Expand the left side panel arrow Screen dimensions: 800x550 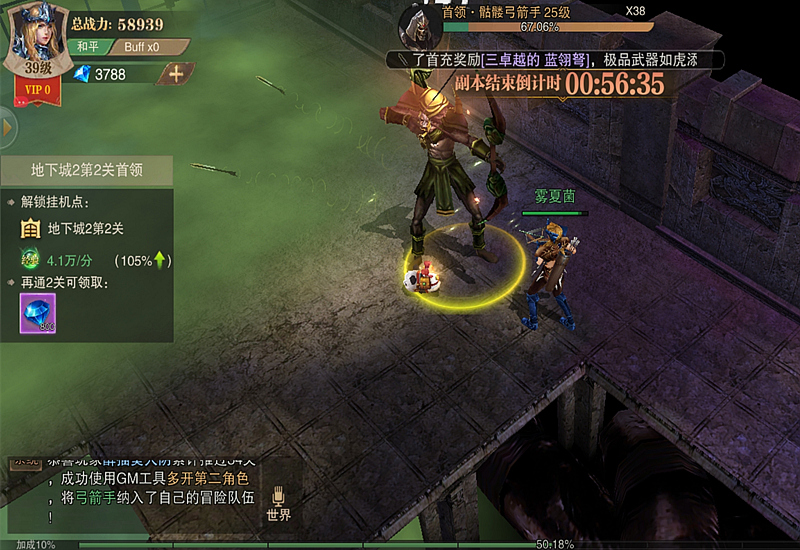coord(6,128)
